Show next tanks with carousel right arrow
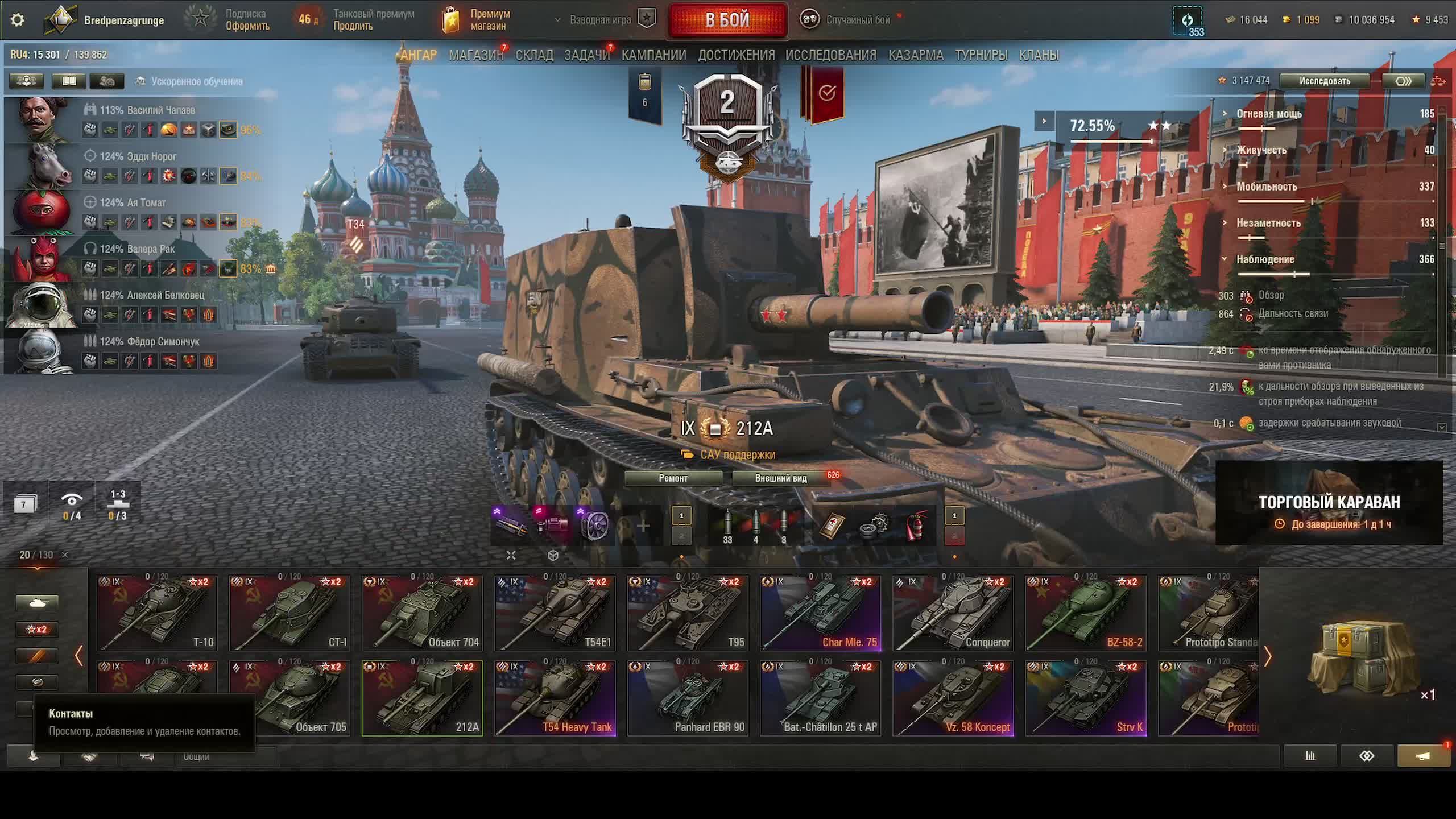Viewport: 1456px width, 819px height. pos(1268,657)
